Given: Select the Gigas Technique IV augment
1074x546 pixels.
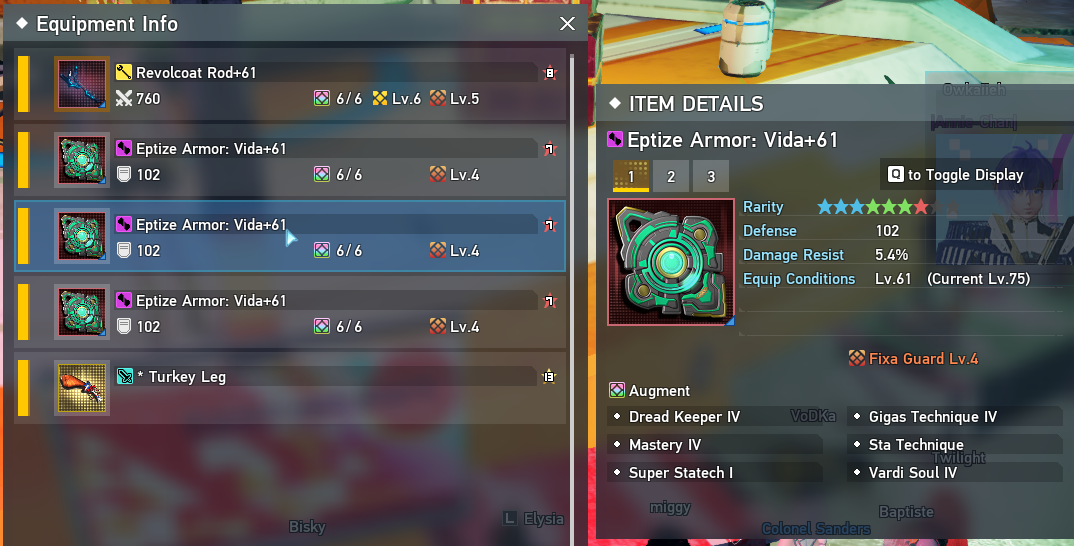Looking at the screenshot, I should pyautogui.click(x=932, y=417).
